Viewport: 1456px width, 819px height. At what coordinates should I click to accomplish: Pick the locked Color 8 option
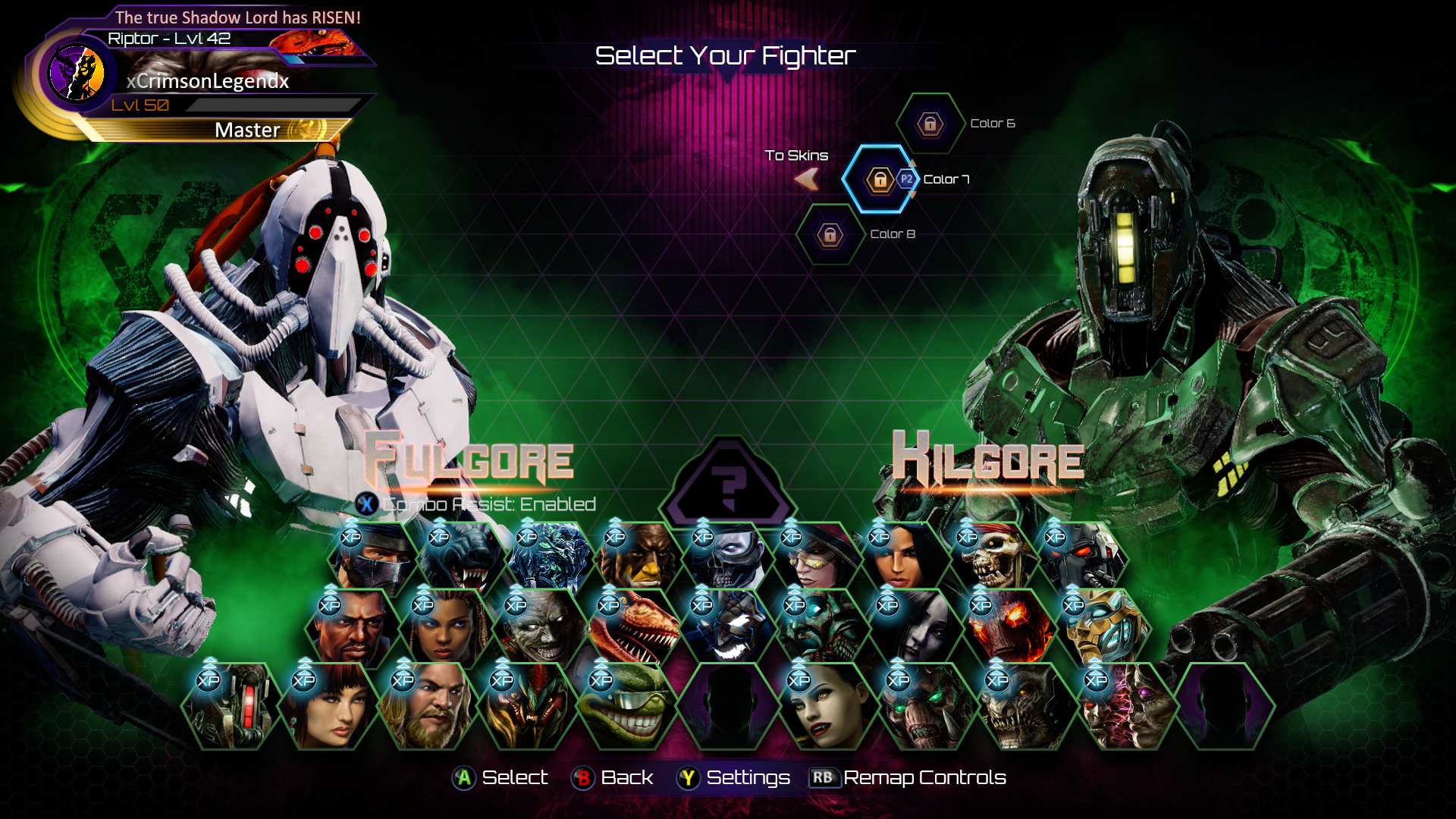coord(830,235)
